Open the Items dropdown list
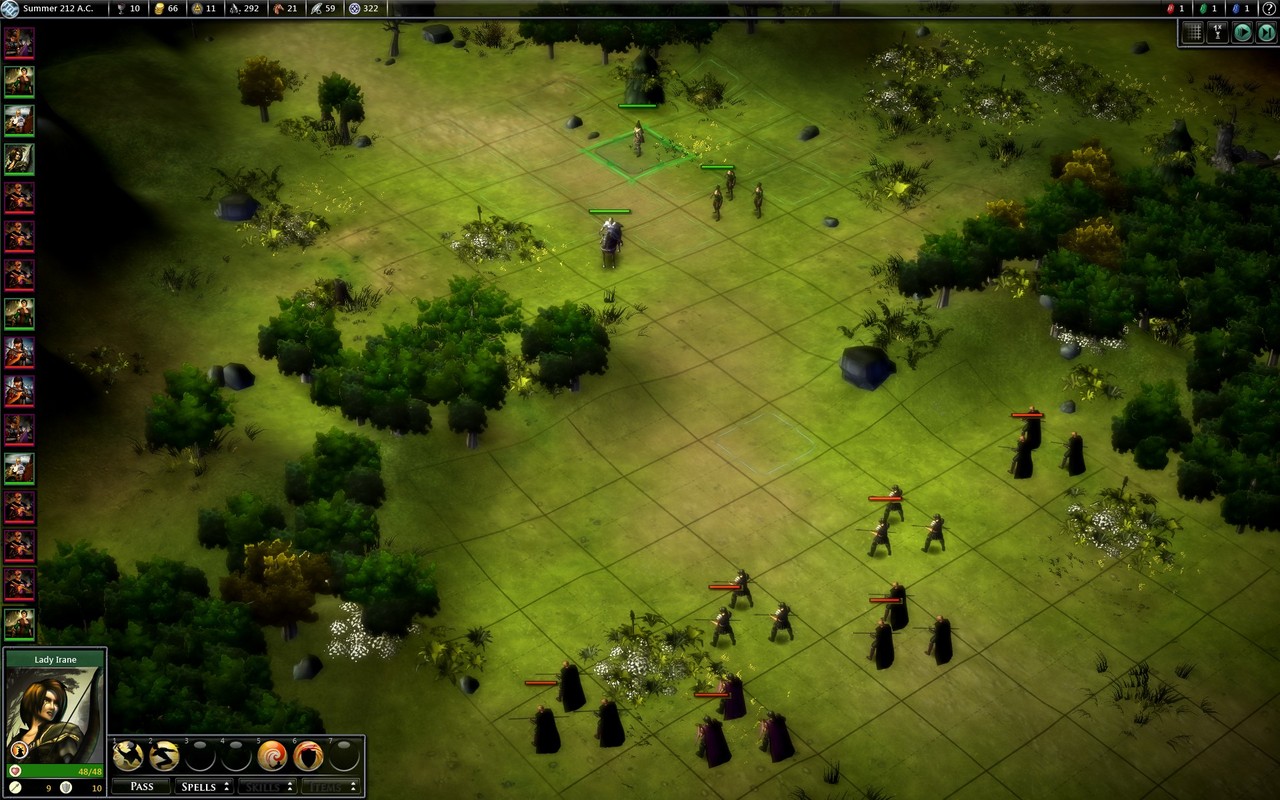This screenshot has width=1280, height=800. [329, 786]
